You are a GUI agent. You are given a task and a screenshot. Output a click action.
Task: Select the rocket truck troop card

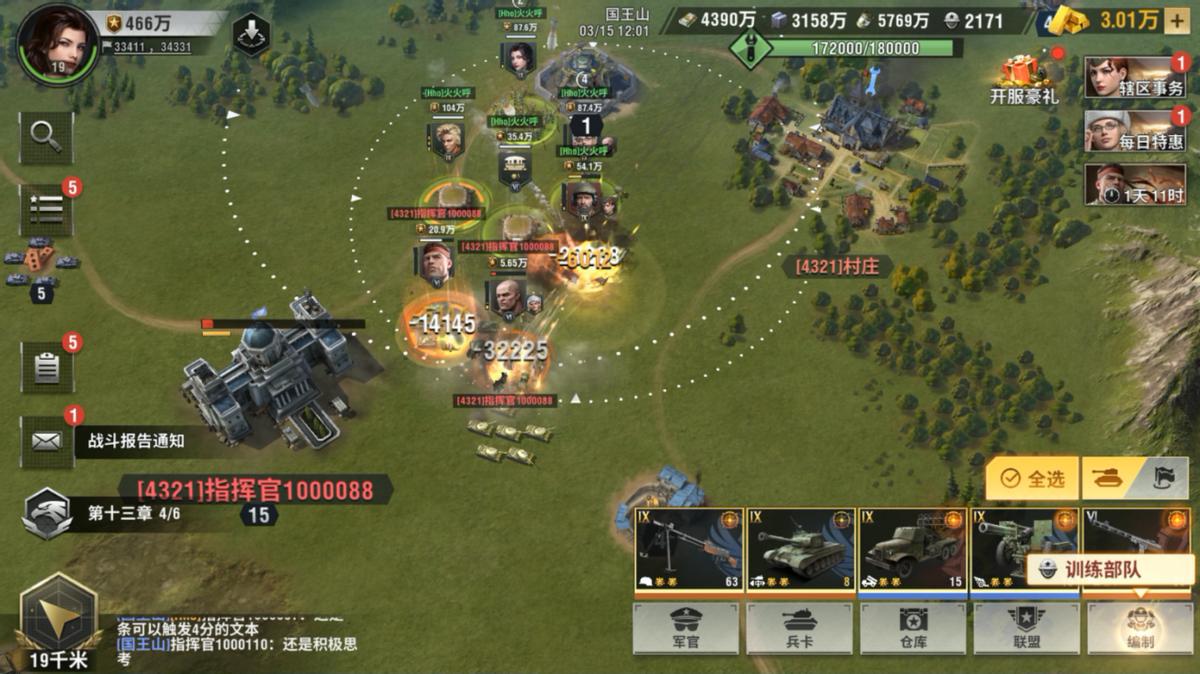pos(912,548)
